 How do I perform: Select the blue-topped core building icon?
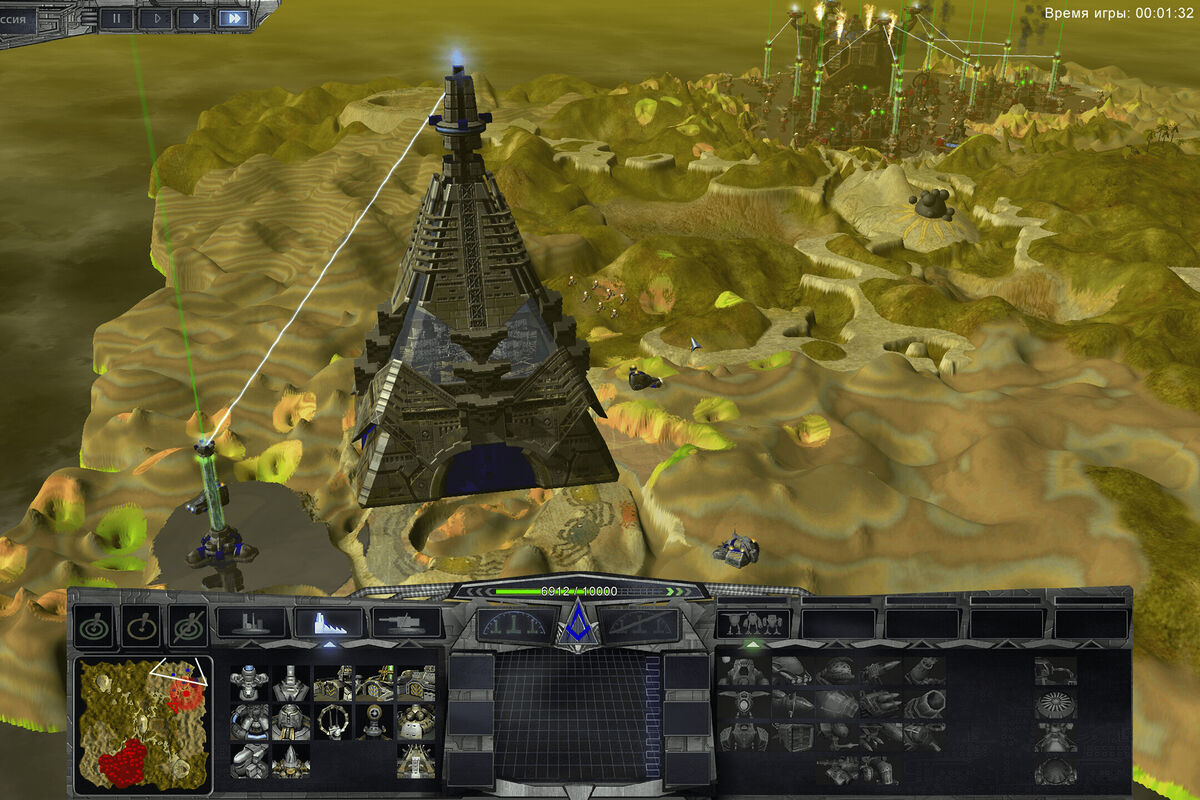pos(249,683)
